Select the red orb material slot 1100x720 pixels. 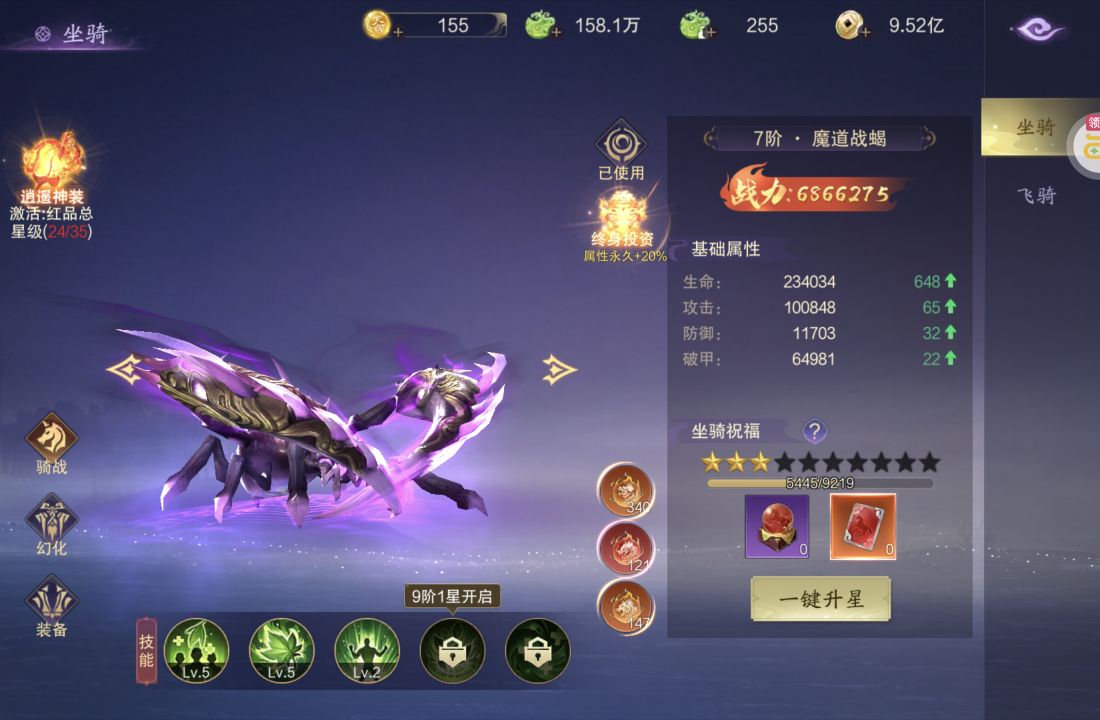click(777, 526)
